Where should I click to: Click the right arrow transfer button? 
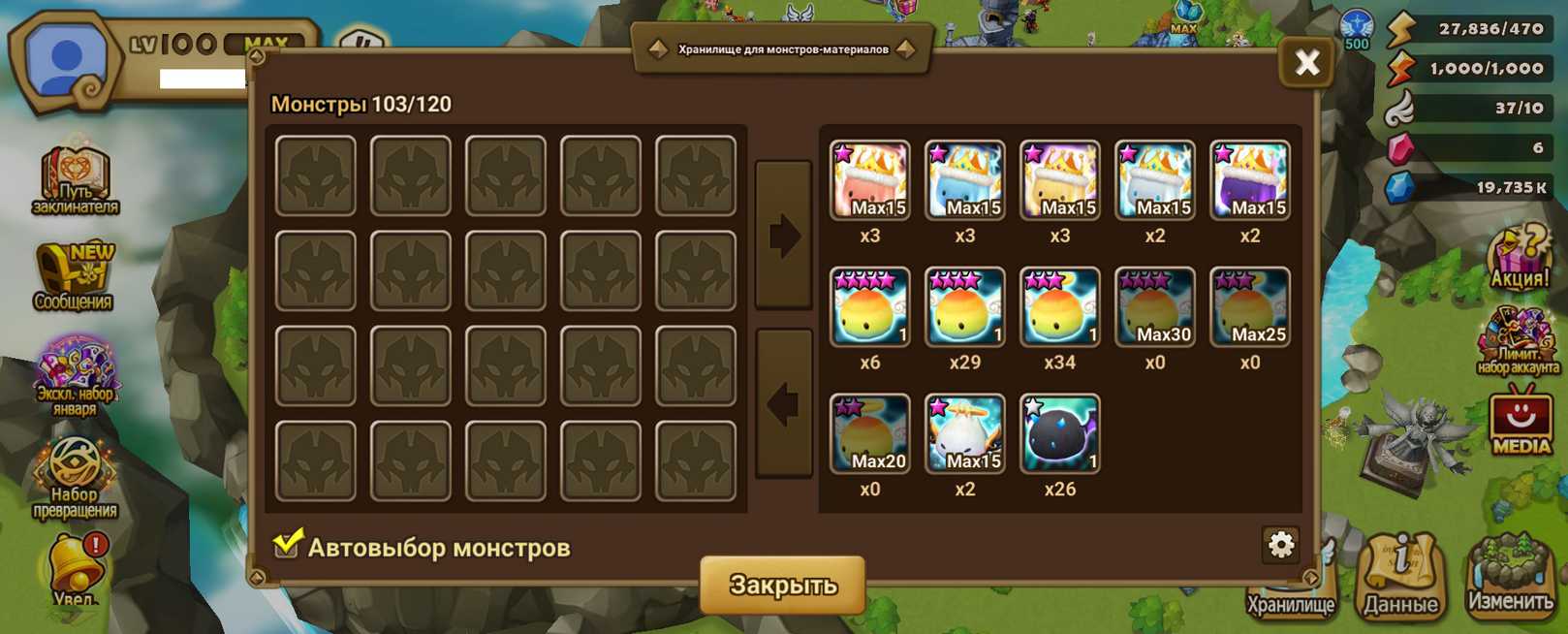783,236
